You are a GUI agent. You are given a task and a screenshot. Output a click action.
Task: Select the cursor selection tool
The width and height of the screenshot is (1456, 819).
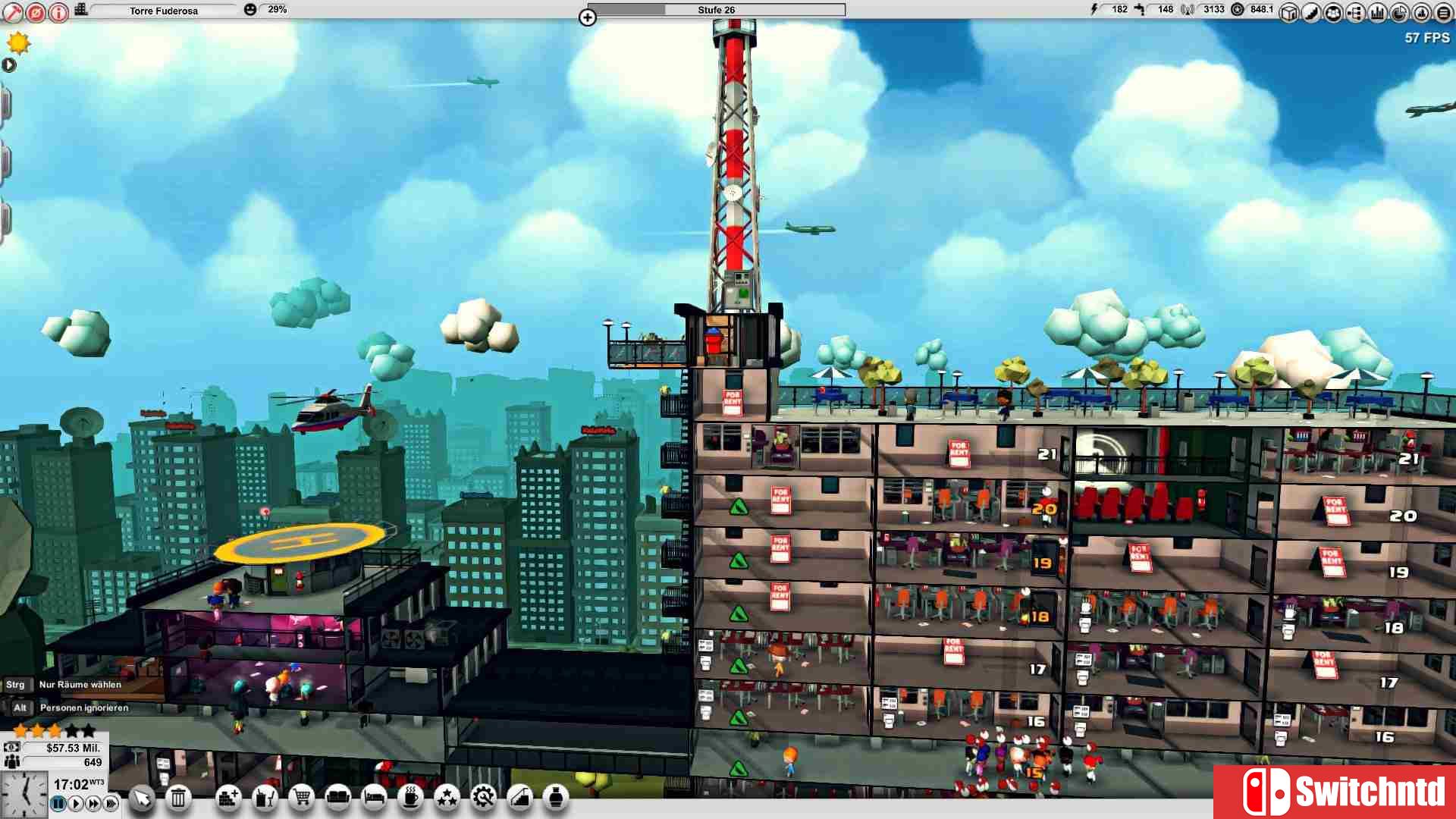click(141, 799)
